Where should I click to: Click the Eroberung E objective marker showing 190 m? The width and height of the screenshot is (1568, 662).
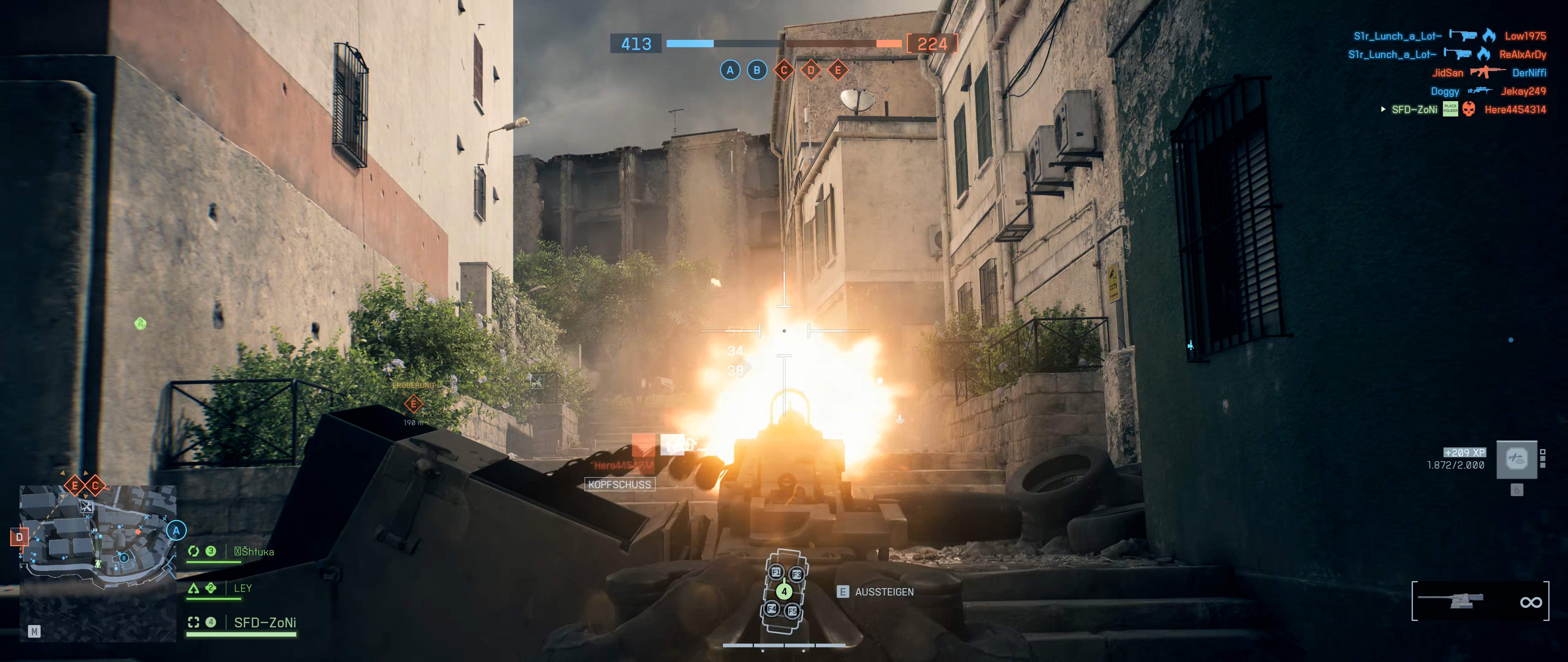point(413,403)
